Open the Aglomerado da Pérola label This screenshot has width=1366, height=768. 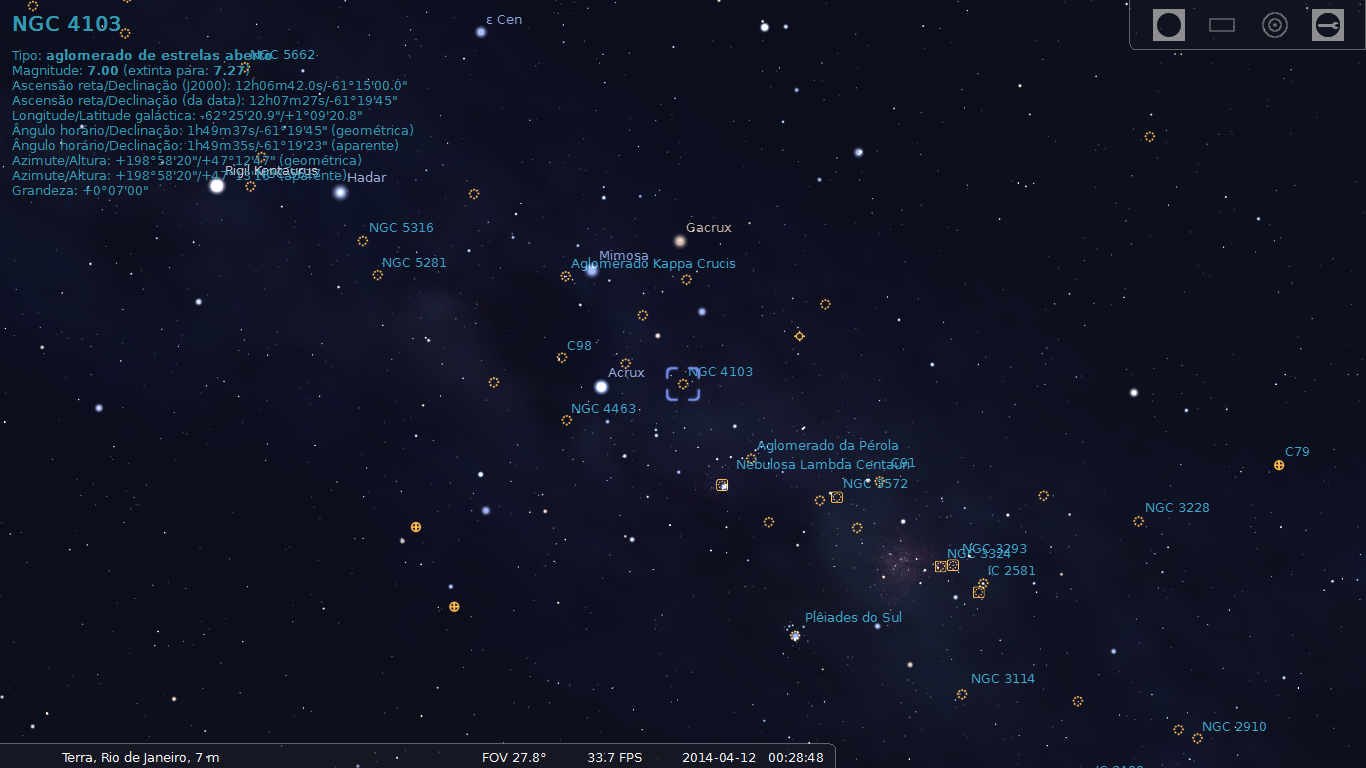[x=828, y=445]
